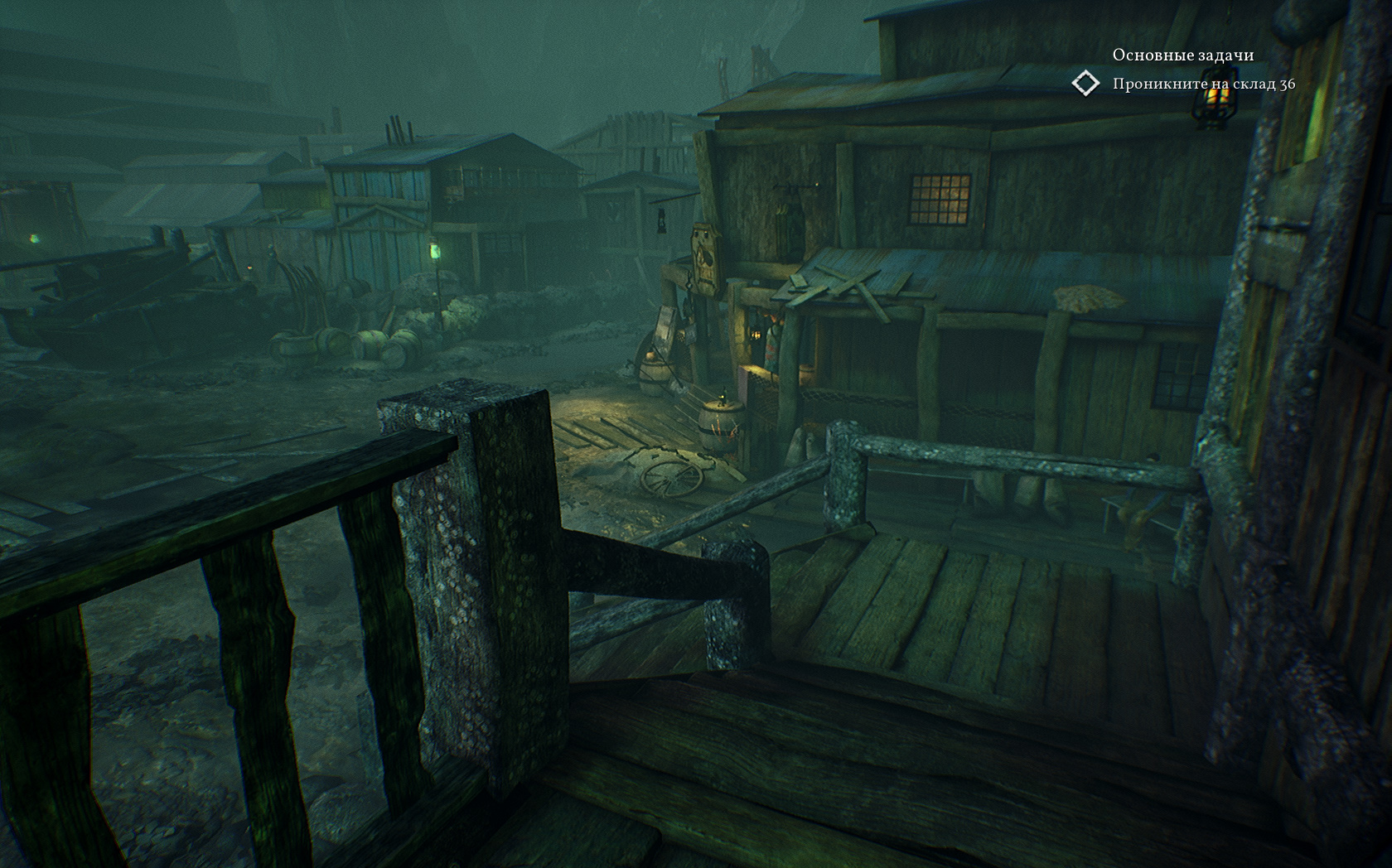Click the "Основные задачи" objectives header
The height and width of the screenshot is (868, 1392).
tap(1182, 55)
